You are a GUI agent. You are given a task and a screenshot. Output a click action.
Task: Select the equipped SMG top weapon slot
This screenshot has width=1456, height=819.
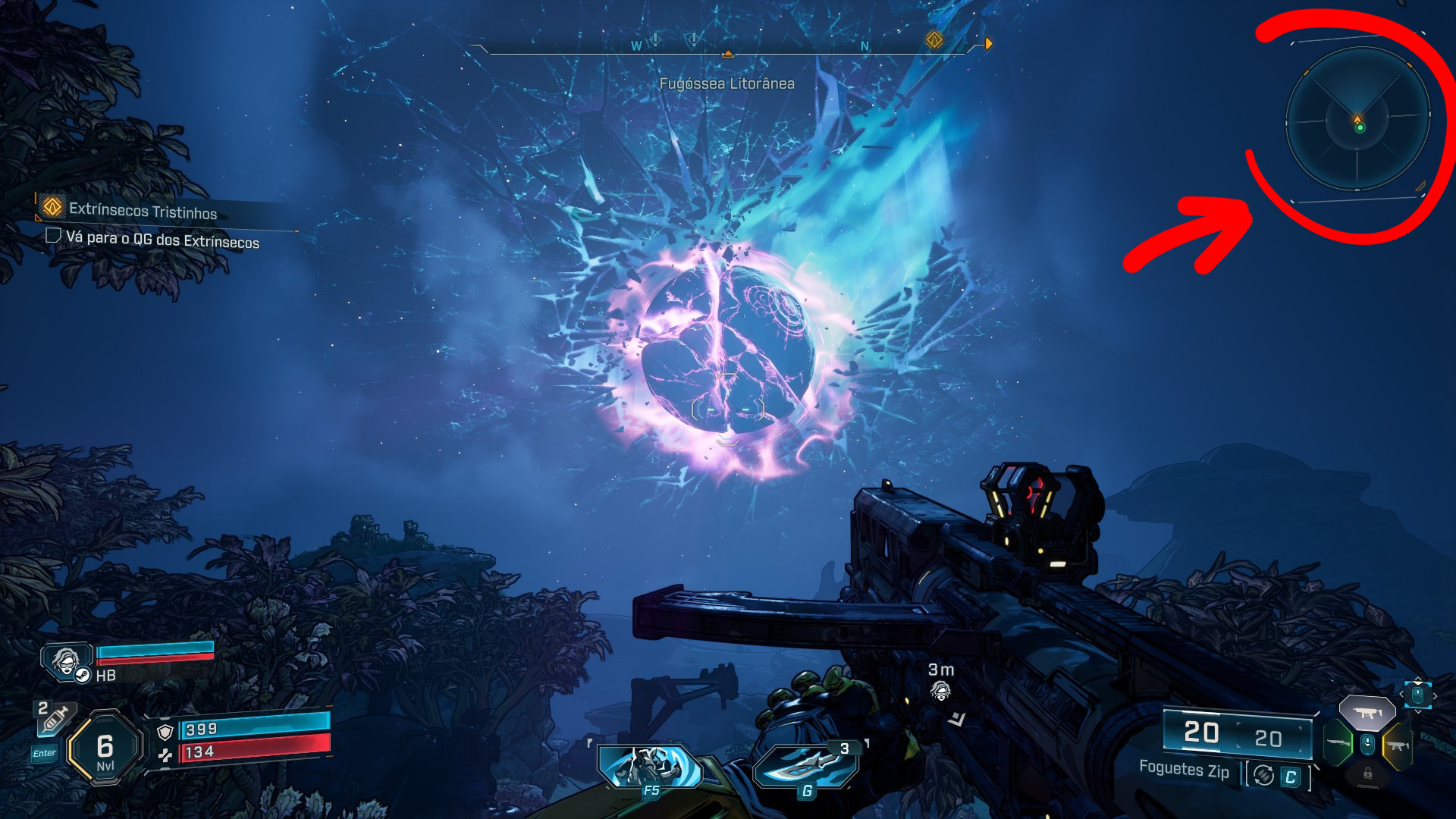1367,713
